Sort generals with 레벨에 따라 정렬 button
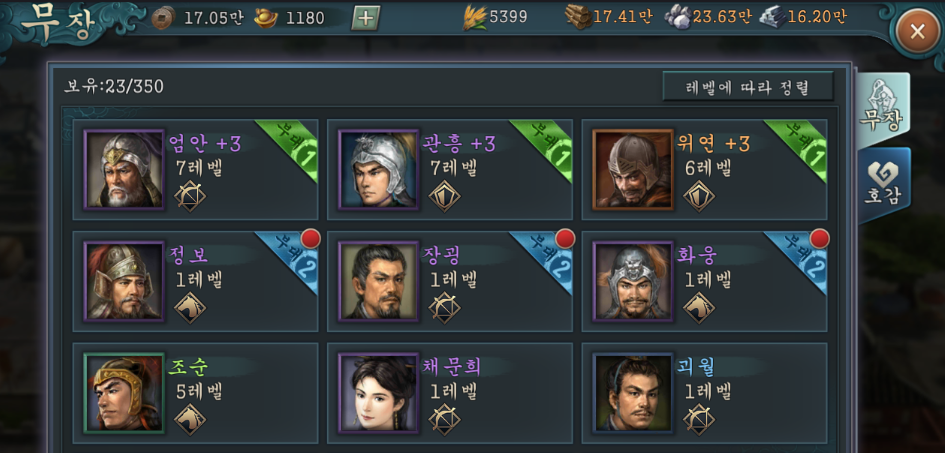 (747, 87)
